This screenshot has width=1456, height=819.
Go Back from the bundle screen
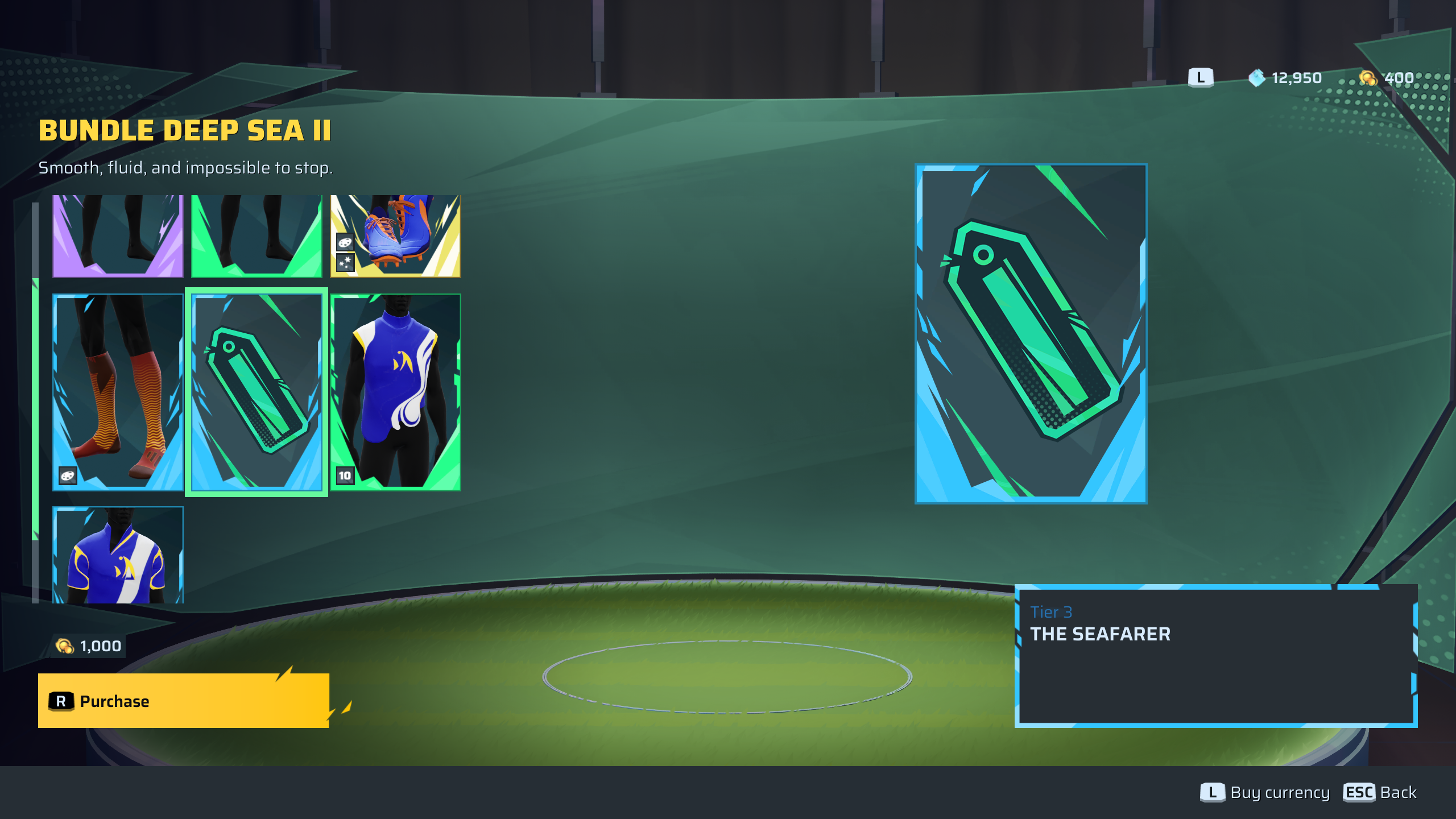click(x=1380, y=792)
